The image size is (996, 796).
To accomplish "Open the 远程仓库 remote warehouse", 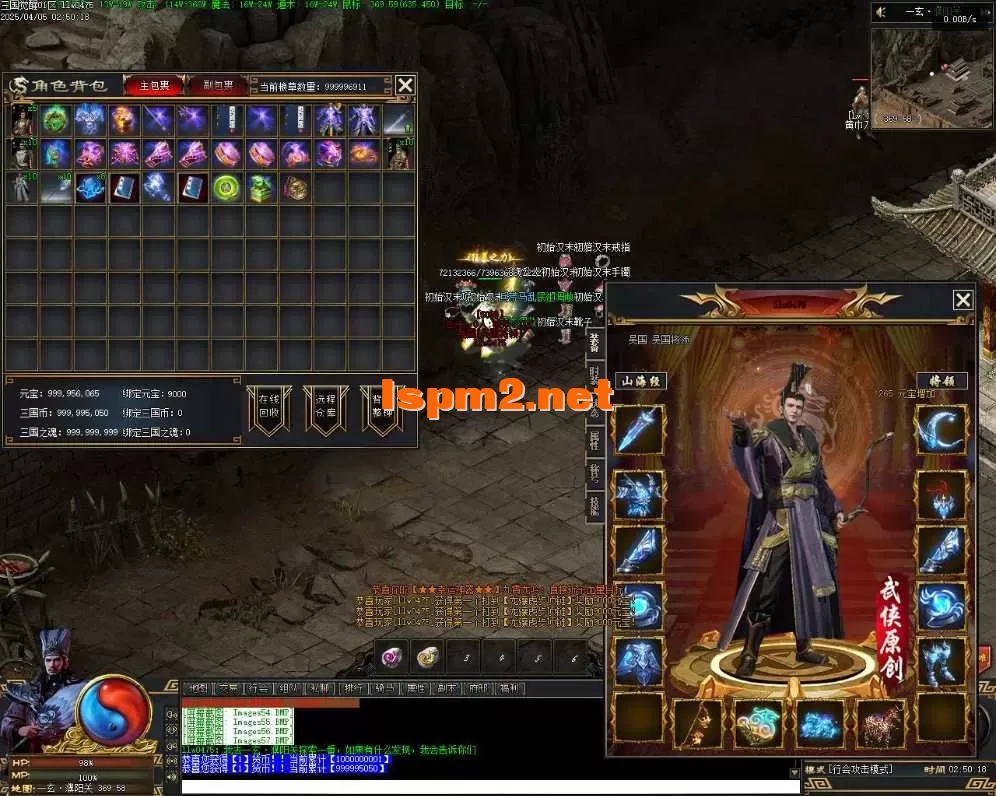I will (x=326, y=409).
